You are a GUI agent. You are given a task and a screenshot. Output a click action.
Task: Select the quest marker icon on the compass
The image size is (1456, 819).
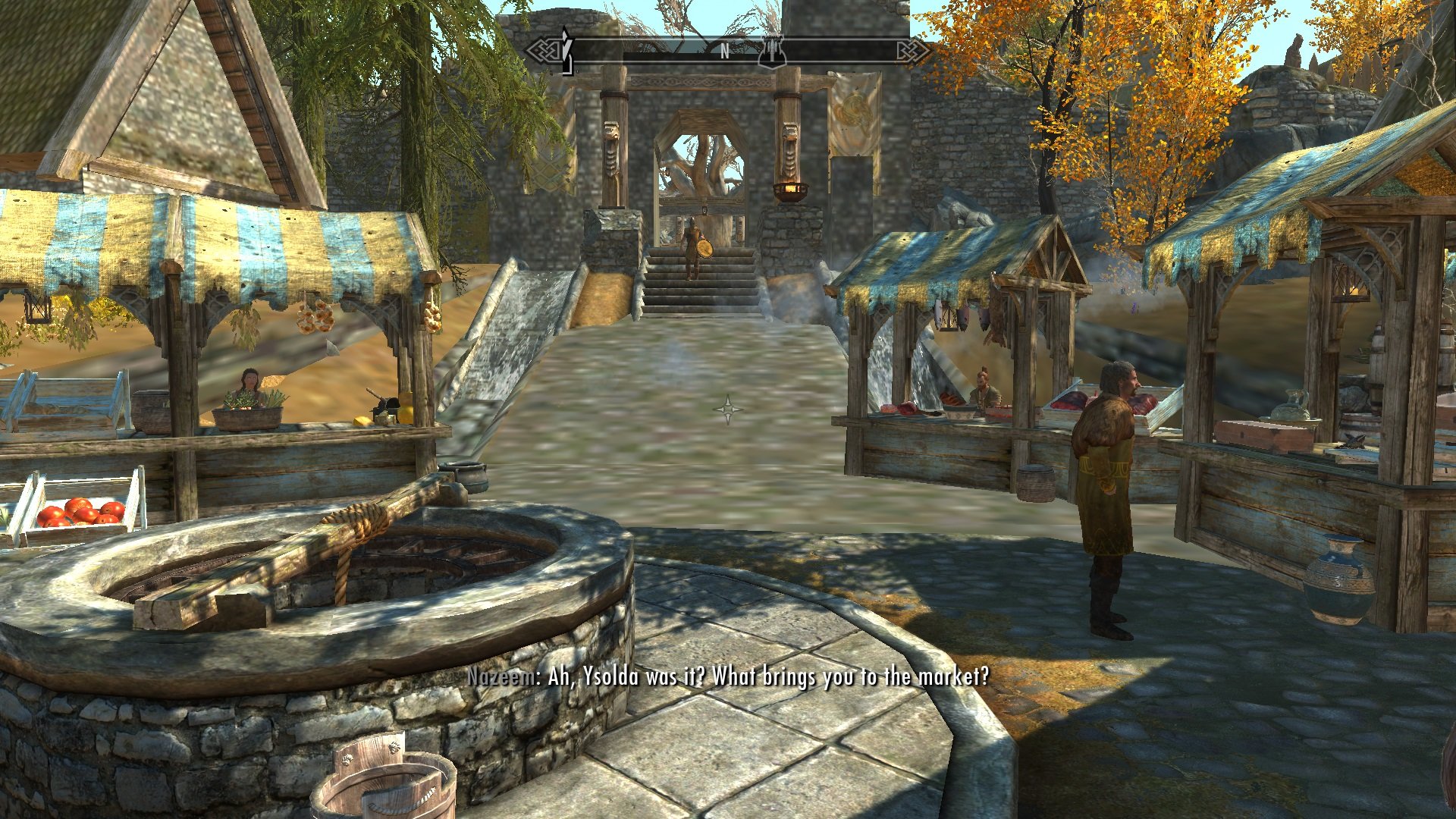point(772,55)
